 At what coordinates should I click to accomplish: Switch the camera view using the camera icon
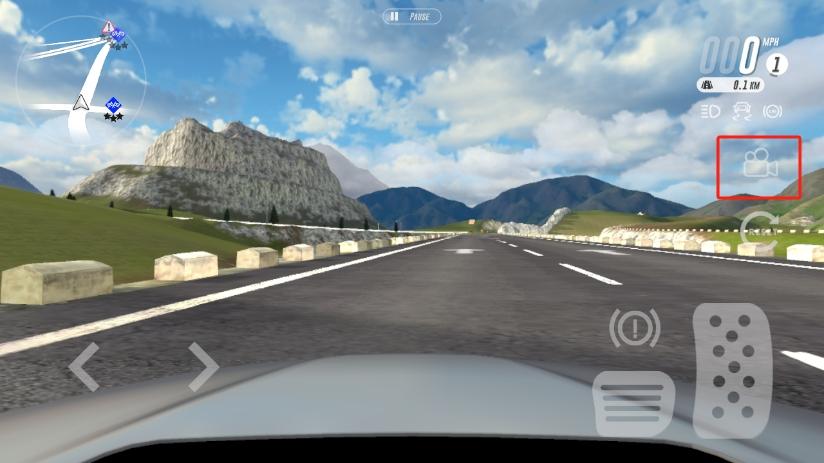[759, 165]
